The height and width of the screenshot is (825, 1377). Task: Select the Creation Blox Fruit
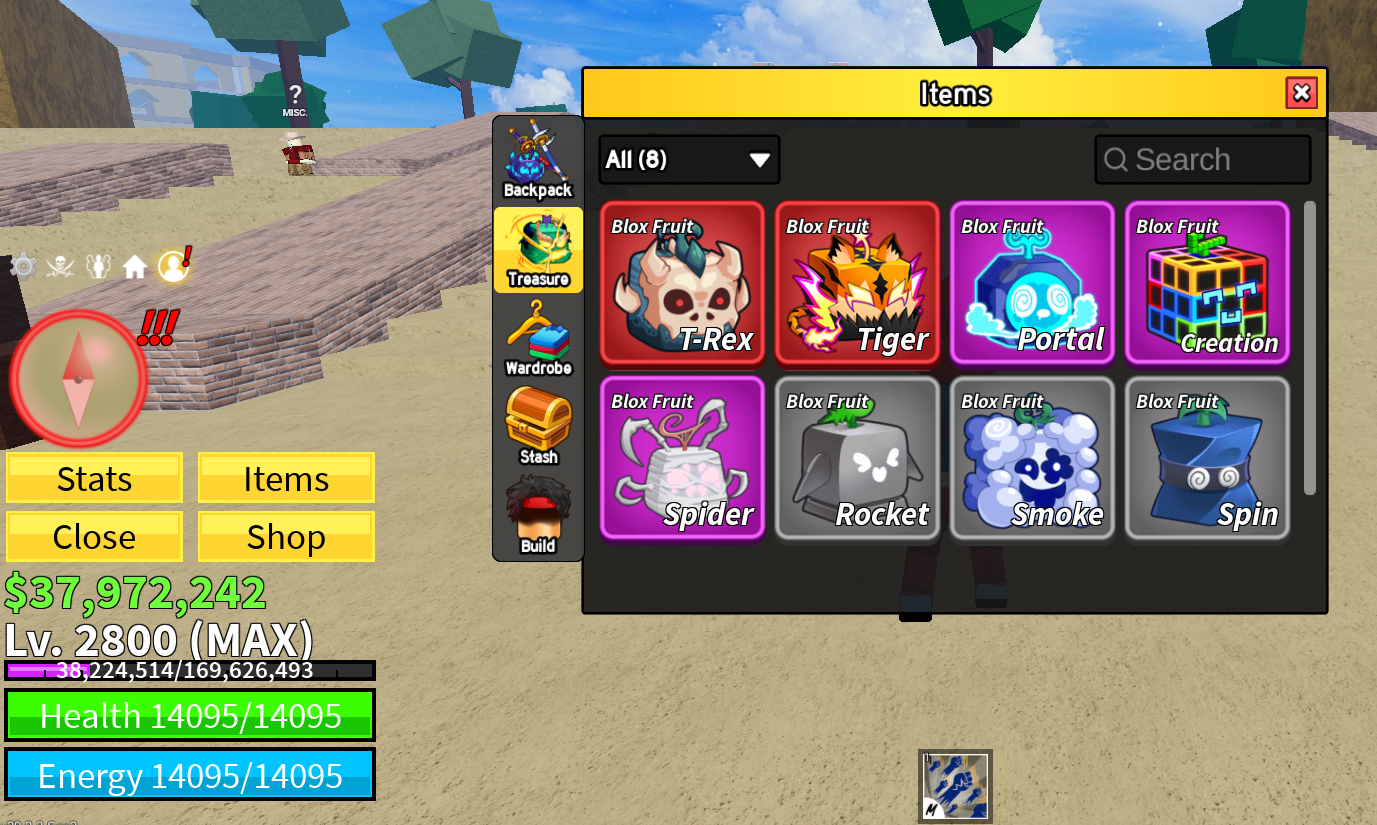pos(1207,283)
